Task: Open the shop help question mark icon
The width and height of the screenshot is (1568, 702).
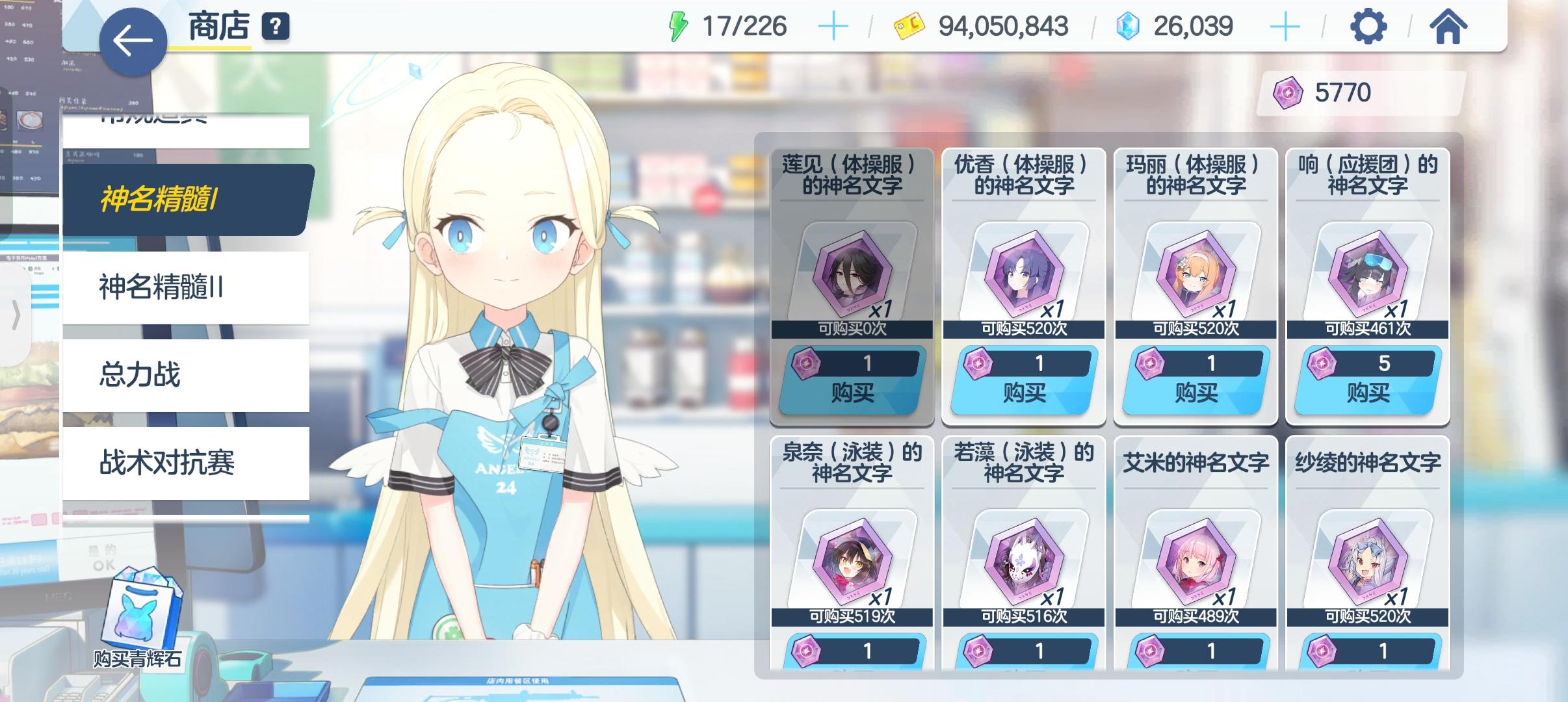Action: [276, 27]
